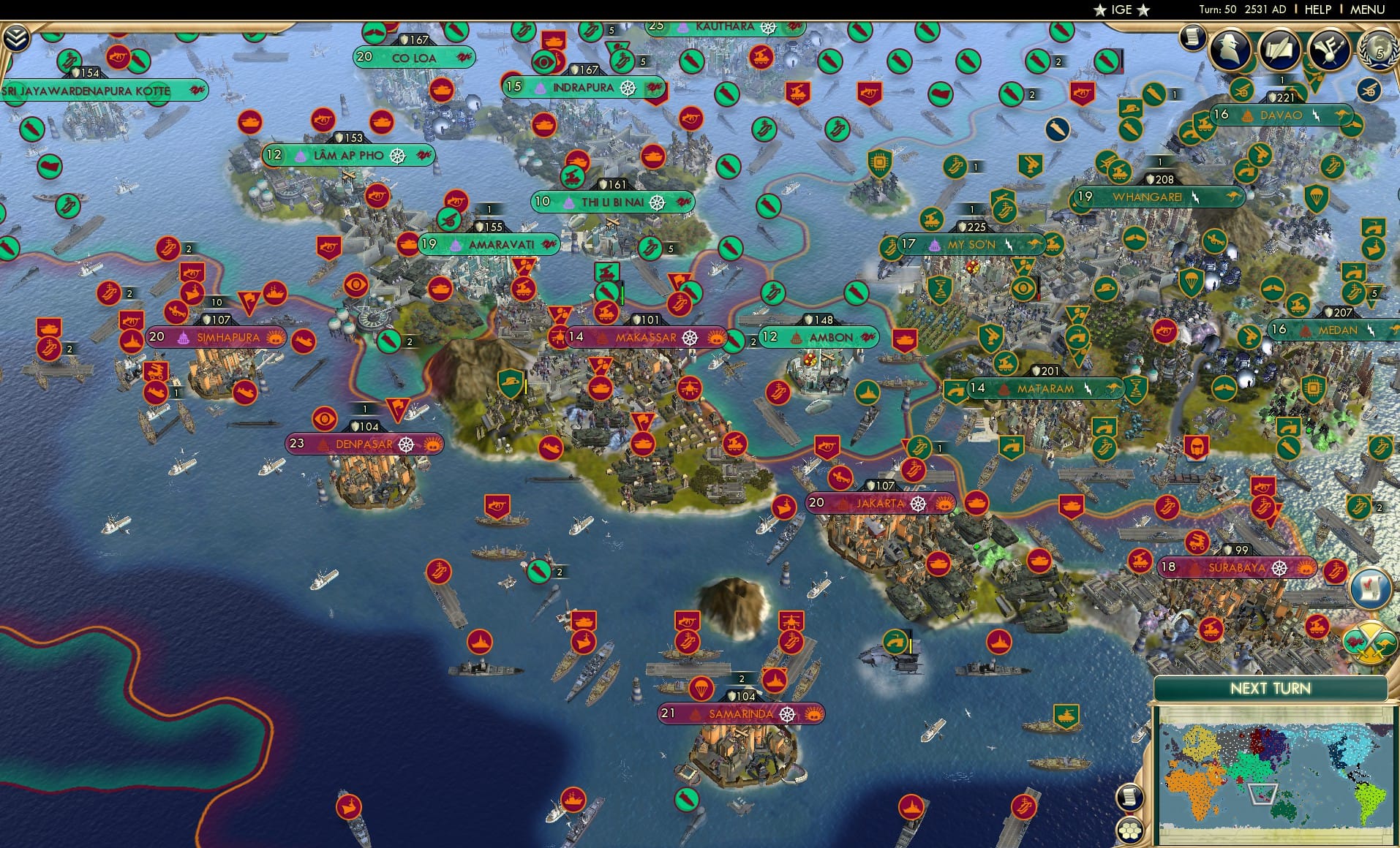Open the Social Policies quill-and-scroll icon
Screen dimensions: 1400x848
(x=1280, y=51)
